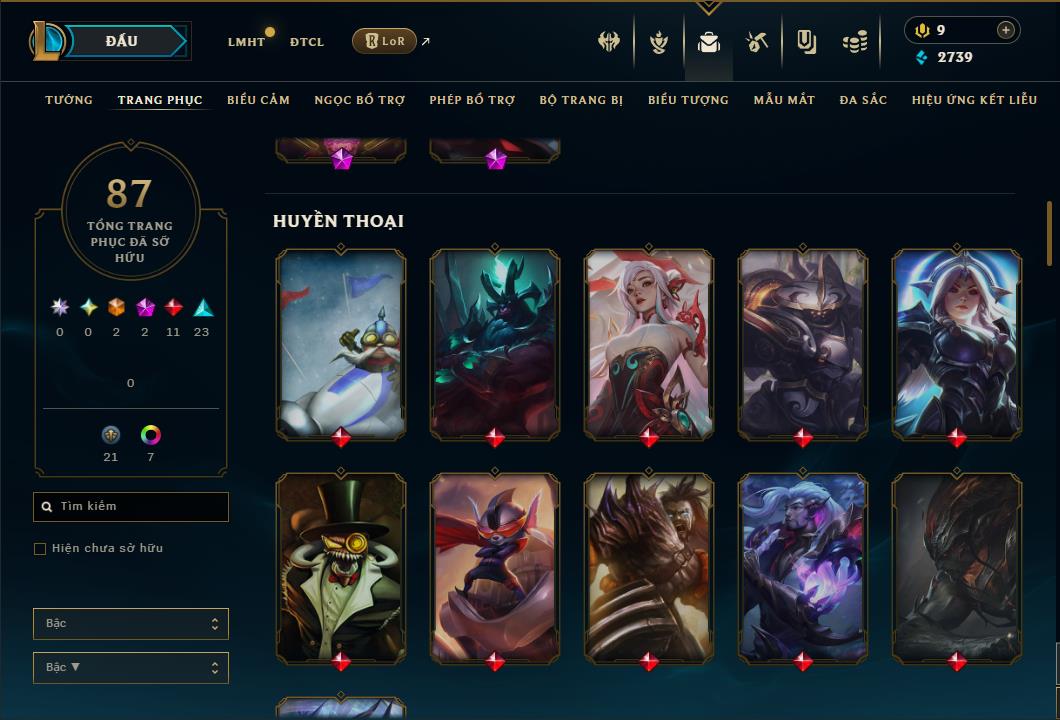This screenshot has height=720, width=1060.
Task: Toggle the Hiện chưa sở hữu checkbox
Action: 40,549
